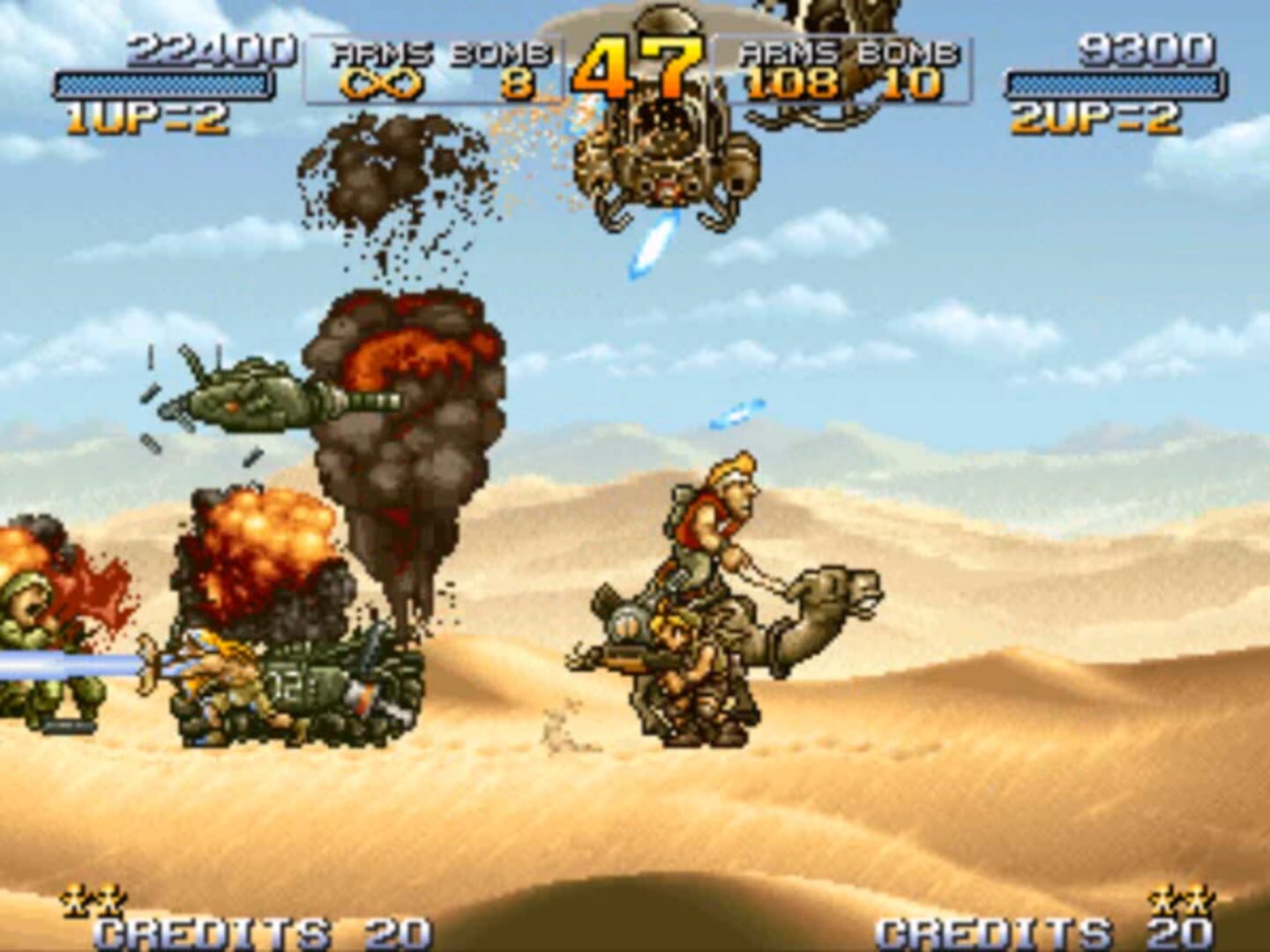Click the infinity ammo symbol under ARMS
The height and width of the screenshot is (952, 1270).
click(x=379, y=84)
